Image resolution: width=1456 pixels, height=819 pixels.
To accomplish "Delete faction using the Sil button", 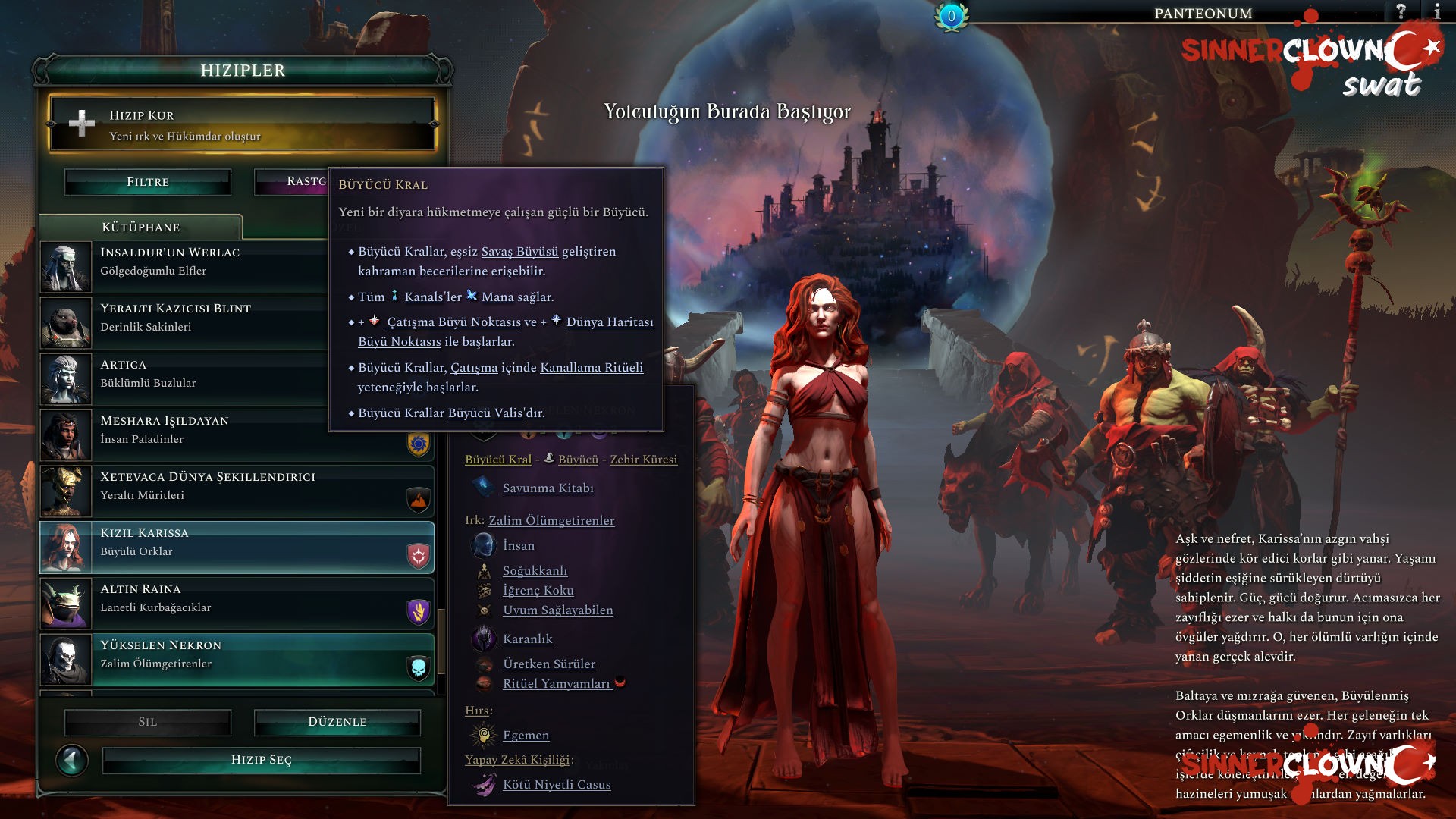I will 148,722.
